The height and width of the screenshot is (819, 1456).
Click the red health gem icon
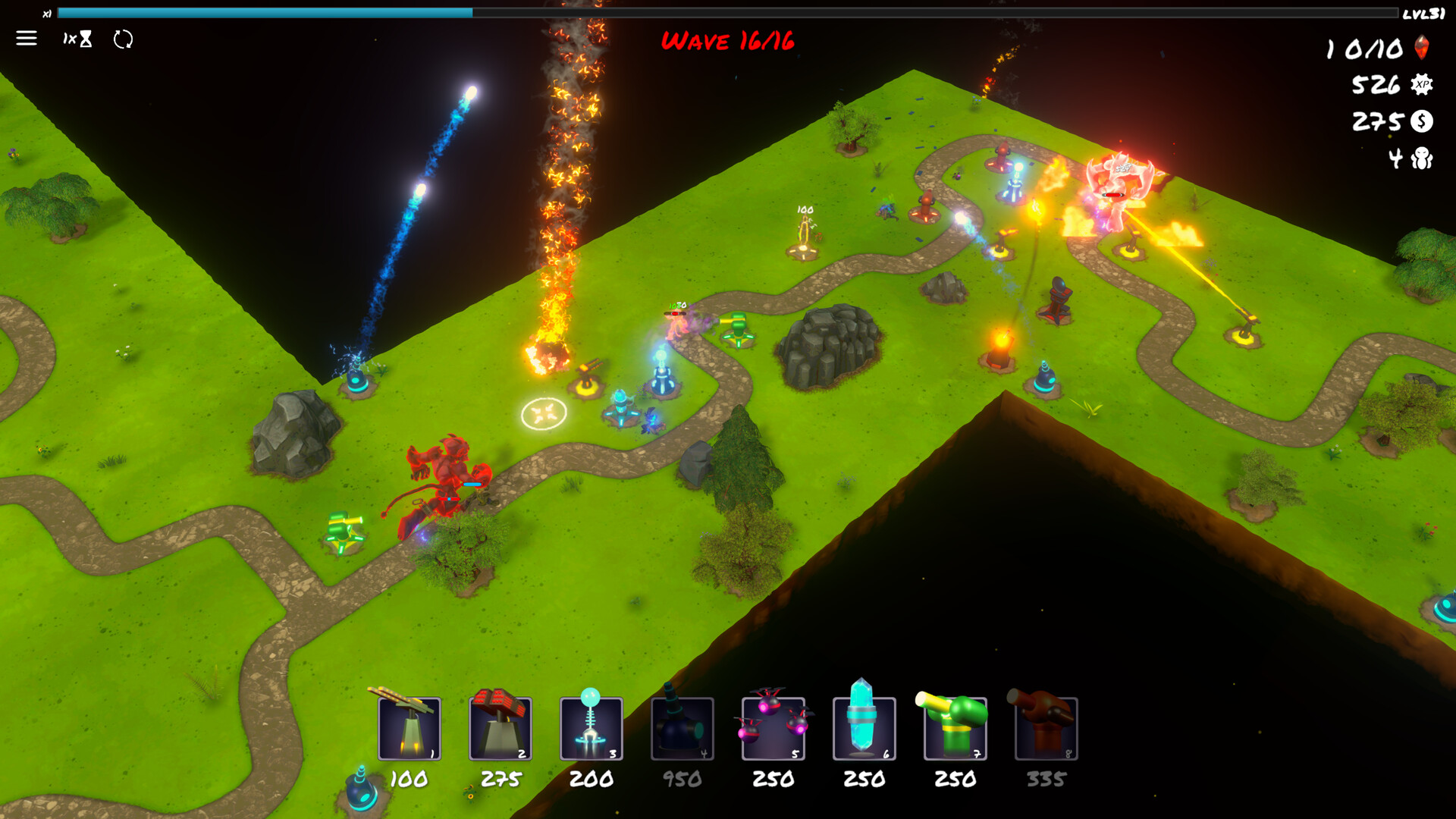[1421, 49]
